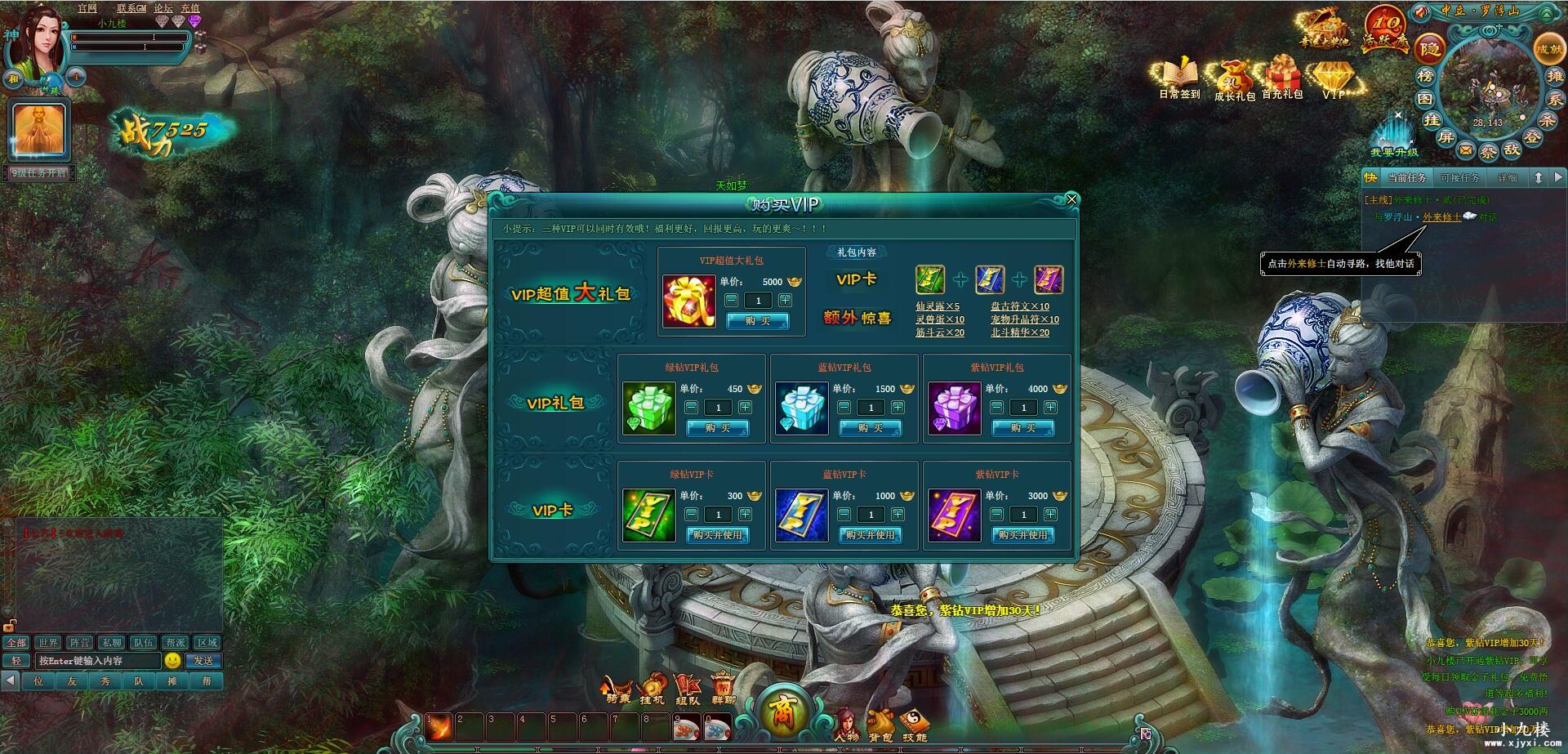Toggle the 屏 screen button beside the minimap
Viewport: 1568px width, 754px height.
(x=1445, y=136)
